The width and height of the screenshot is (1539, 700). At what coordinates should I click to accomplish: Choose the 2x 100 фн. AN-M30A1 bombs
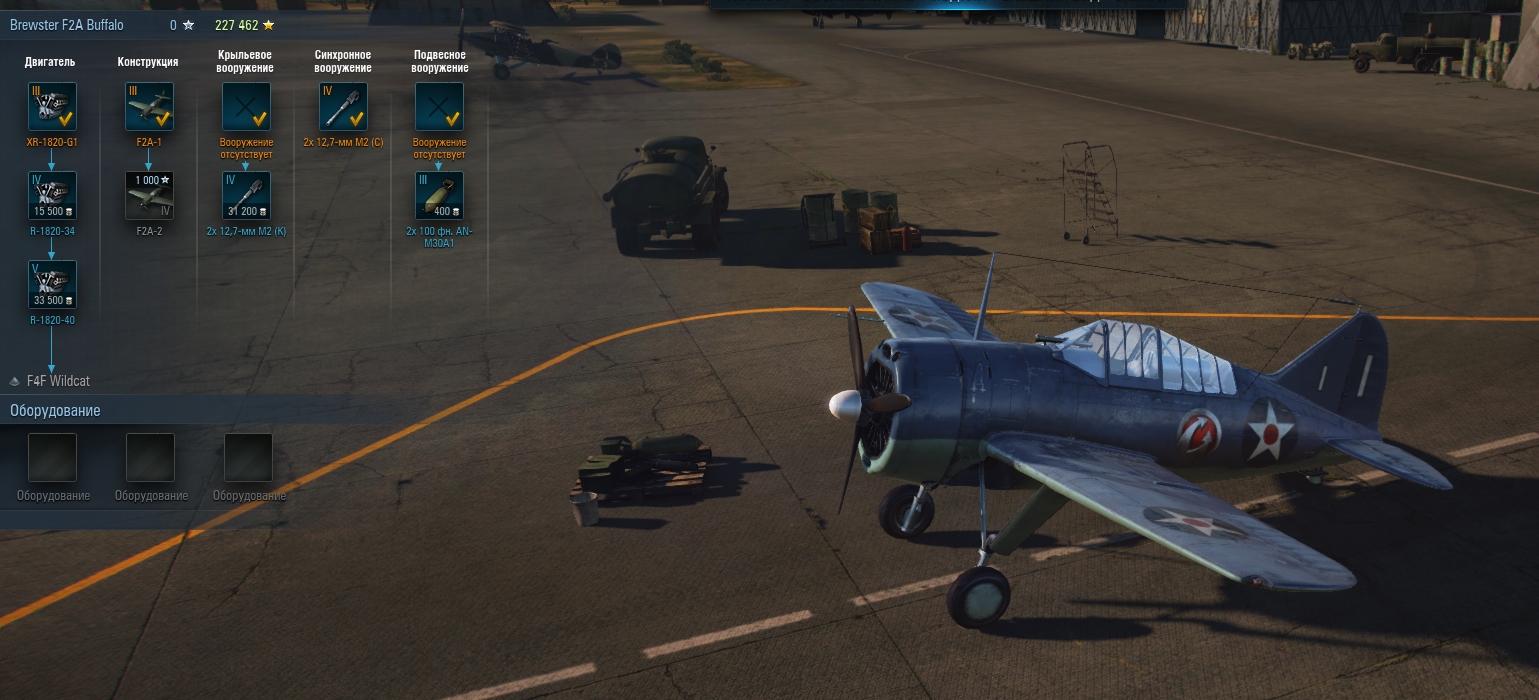440,196
